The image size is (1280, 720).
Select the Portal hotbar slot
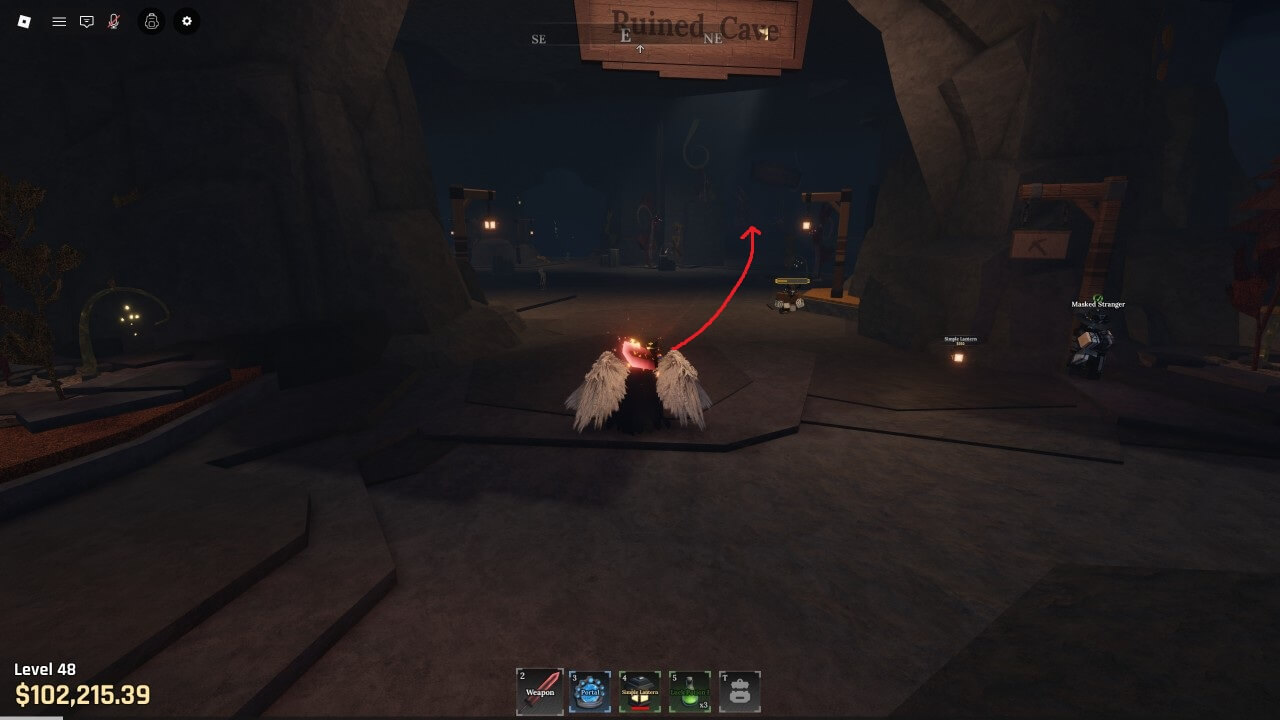590,692
